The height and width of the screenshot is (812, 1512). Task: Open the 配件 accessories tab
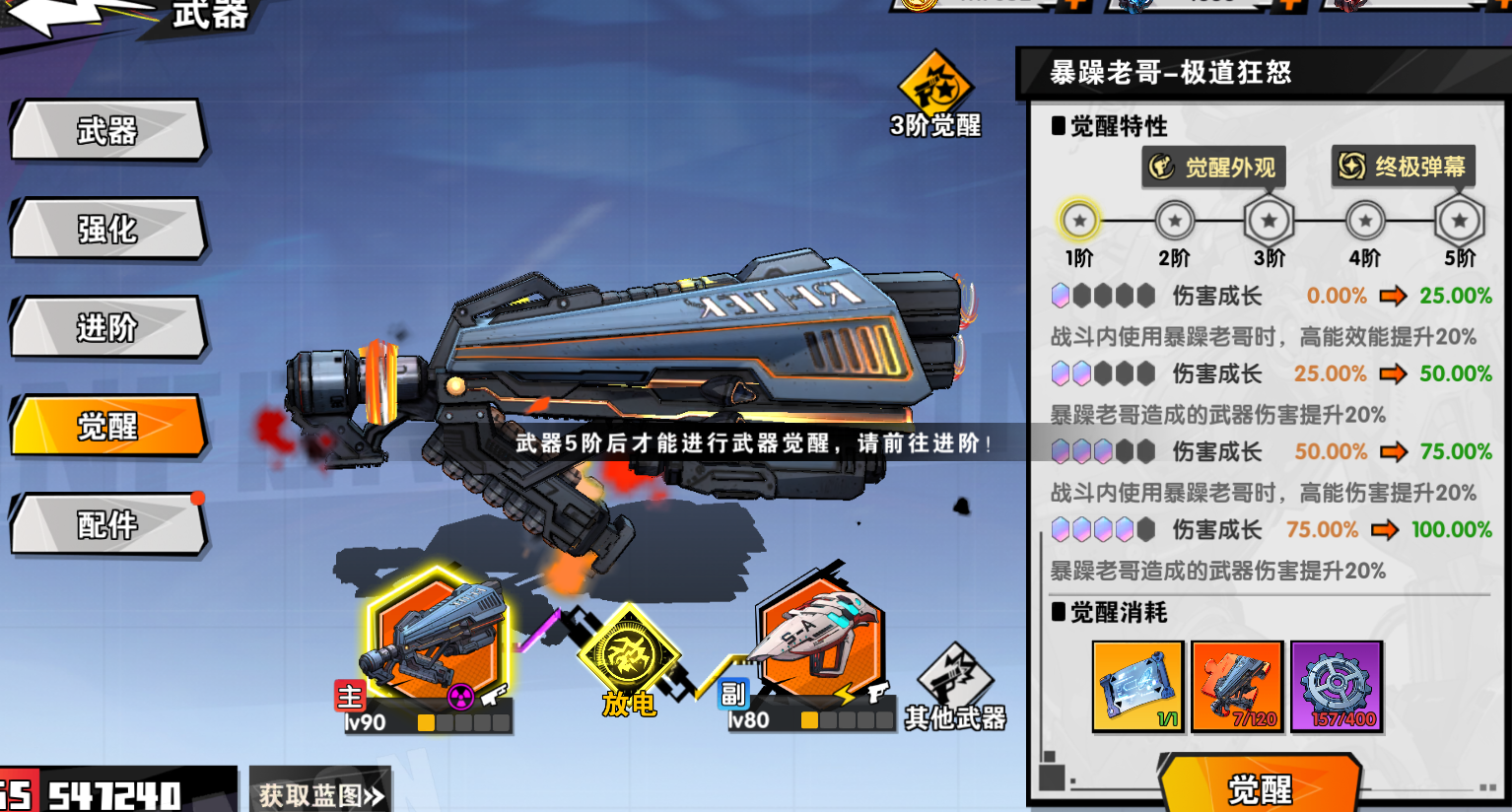pos(108,525)
